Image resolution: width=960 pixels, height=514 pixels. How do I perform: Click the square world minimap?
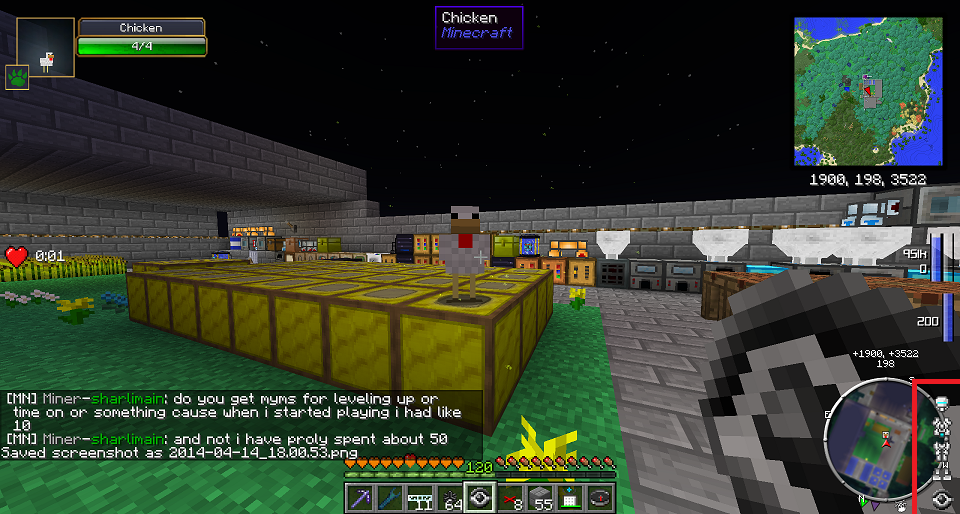[868, 91]
